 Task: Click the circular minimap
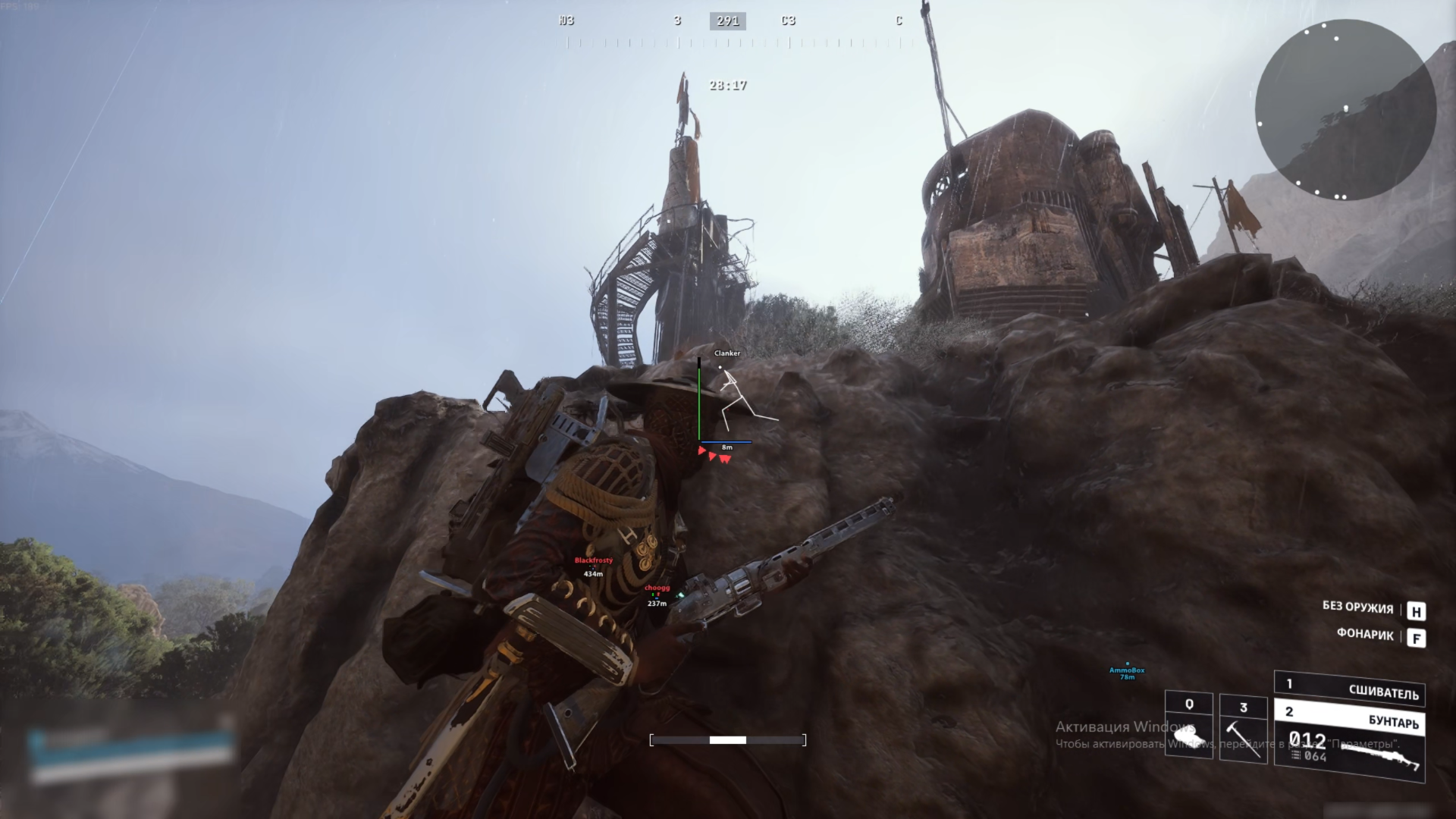coord(1345,110)
